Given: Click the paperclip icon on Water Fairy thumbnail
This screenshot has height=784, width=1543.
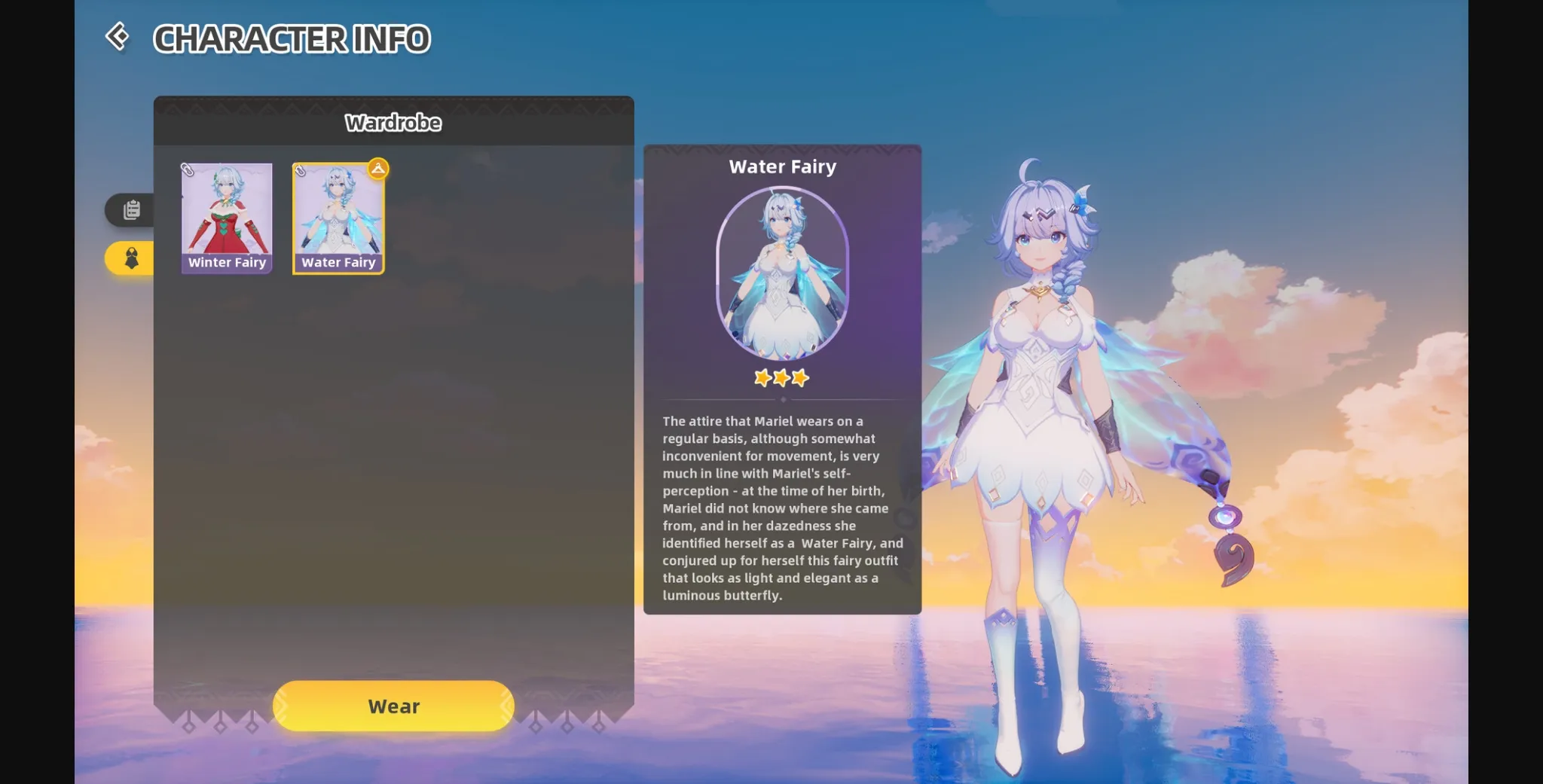Looking at the screenshot, I should [x=301, y=172].
